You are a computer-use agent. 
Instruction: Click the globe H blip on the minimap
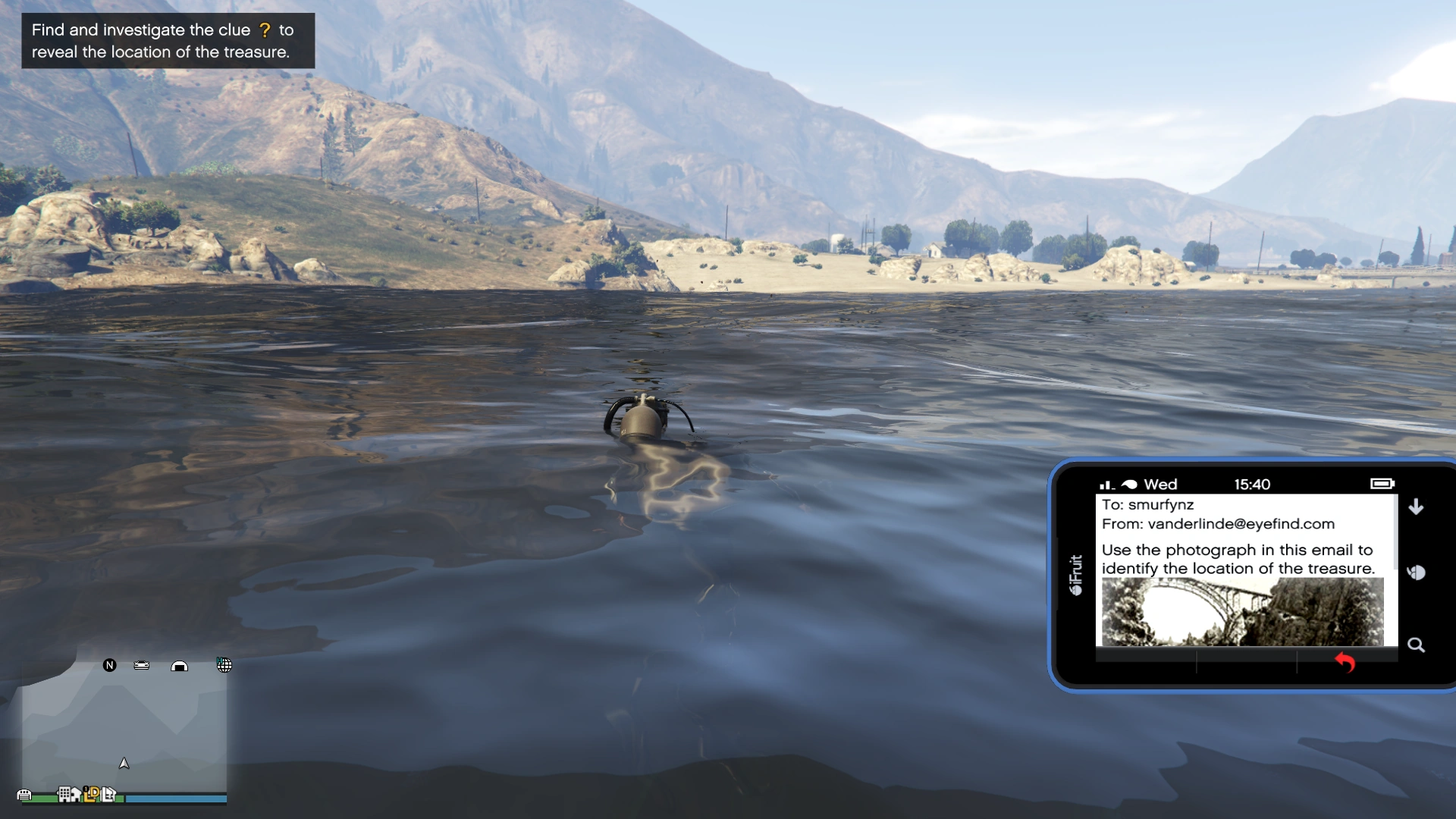click(x=224, y=665)
